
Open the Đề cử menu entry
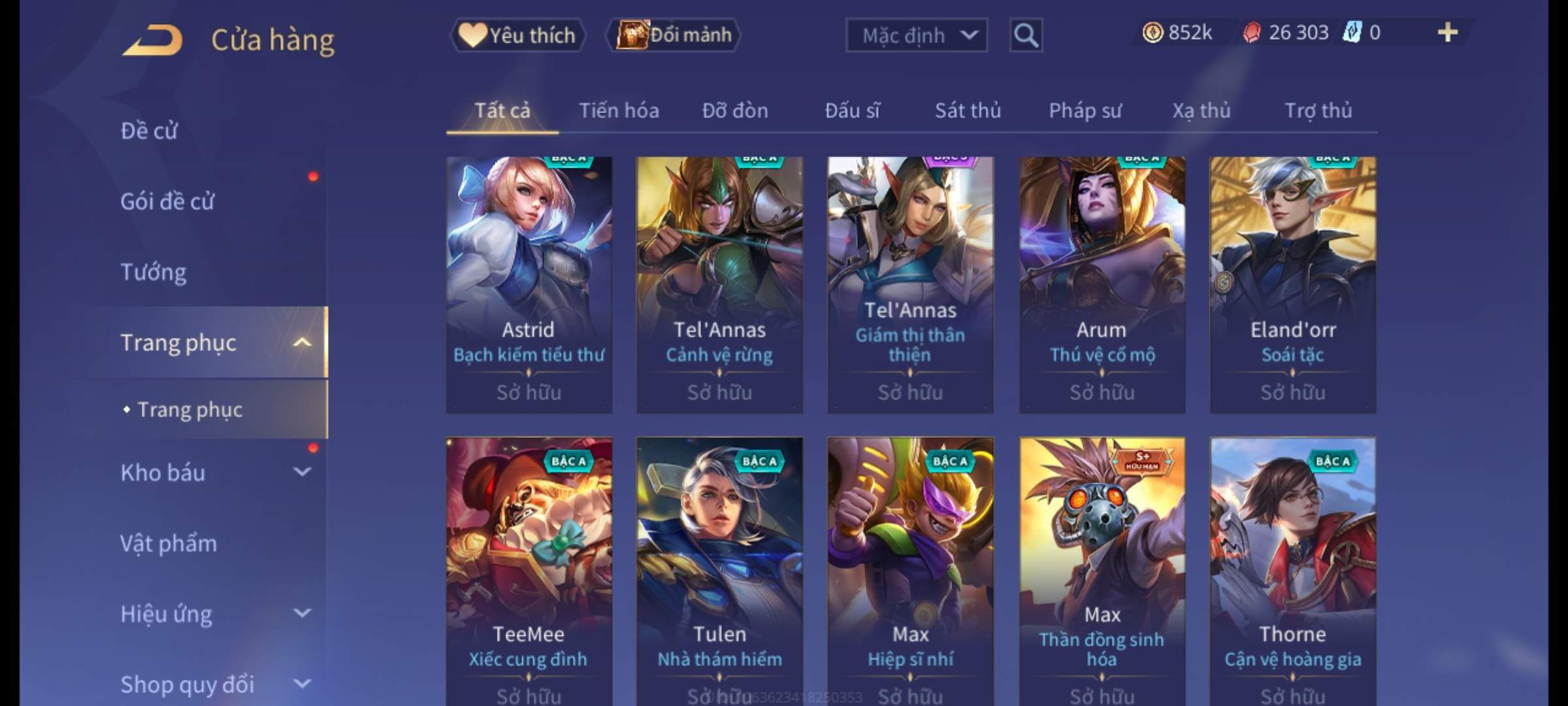pos(149,131)
